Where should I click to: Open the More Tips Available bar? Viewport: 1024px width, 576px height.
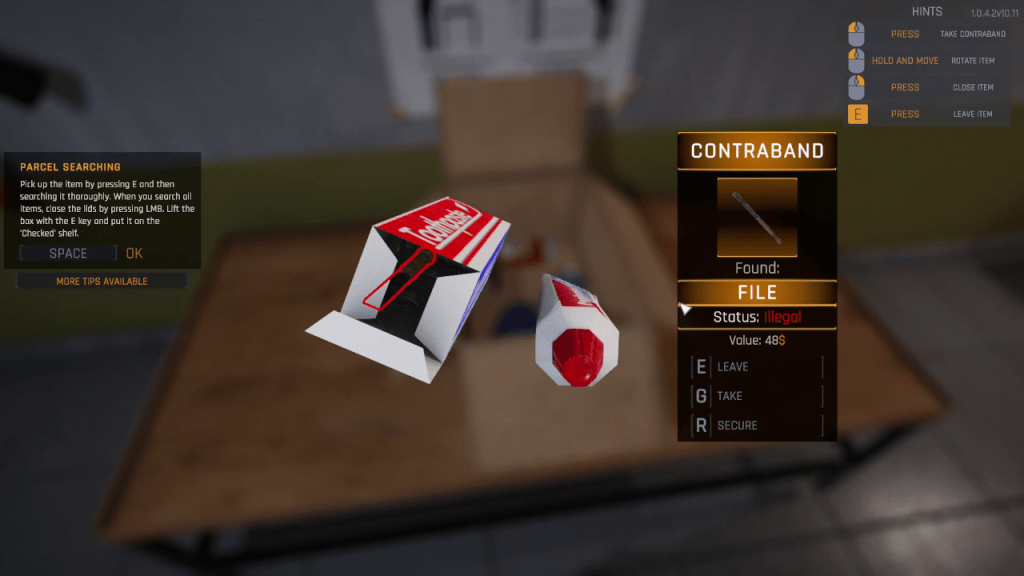[x=102, y=281]
